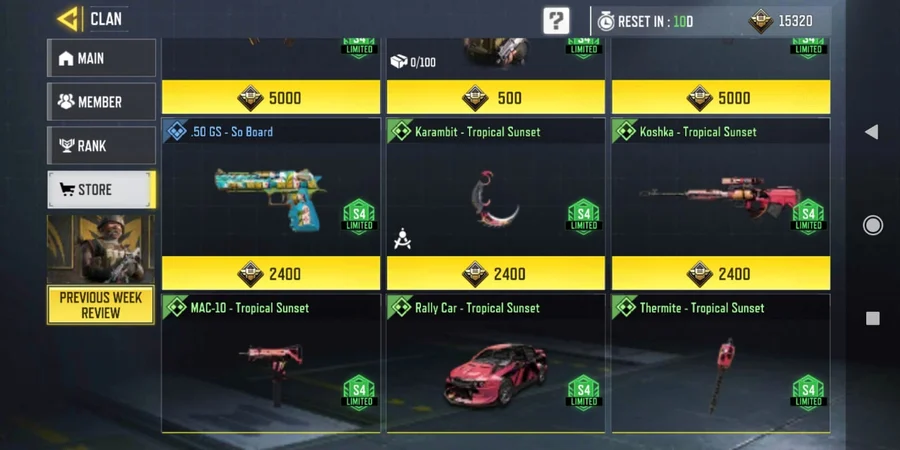900x450 pixels.
Task: Purchase the Koshka for 2400
Action: (720, 273)
